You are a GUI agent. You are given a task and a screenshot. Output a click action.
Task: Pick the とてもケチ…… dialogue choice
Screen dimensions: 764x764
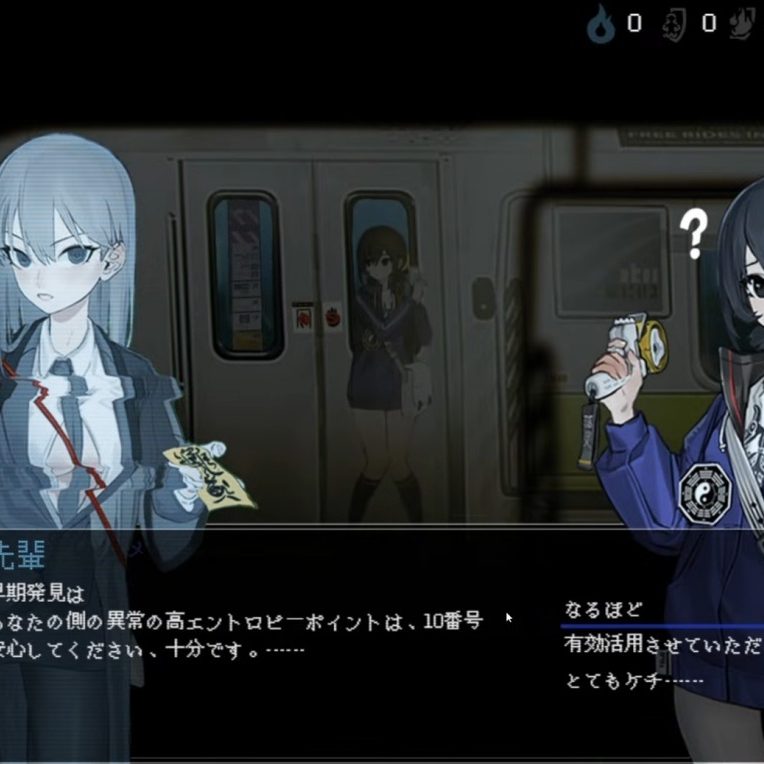(634, 681)
